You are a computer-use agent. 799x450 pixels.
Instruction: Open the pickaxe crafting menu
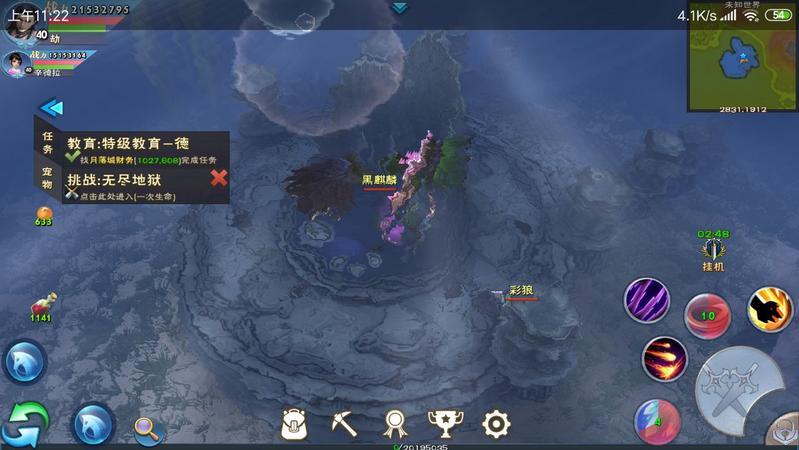tap(345, 424)
